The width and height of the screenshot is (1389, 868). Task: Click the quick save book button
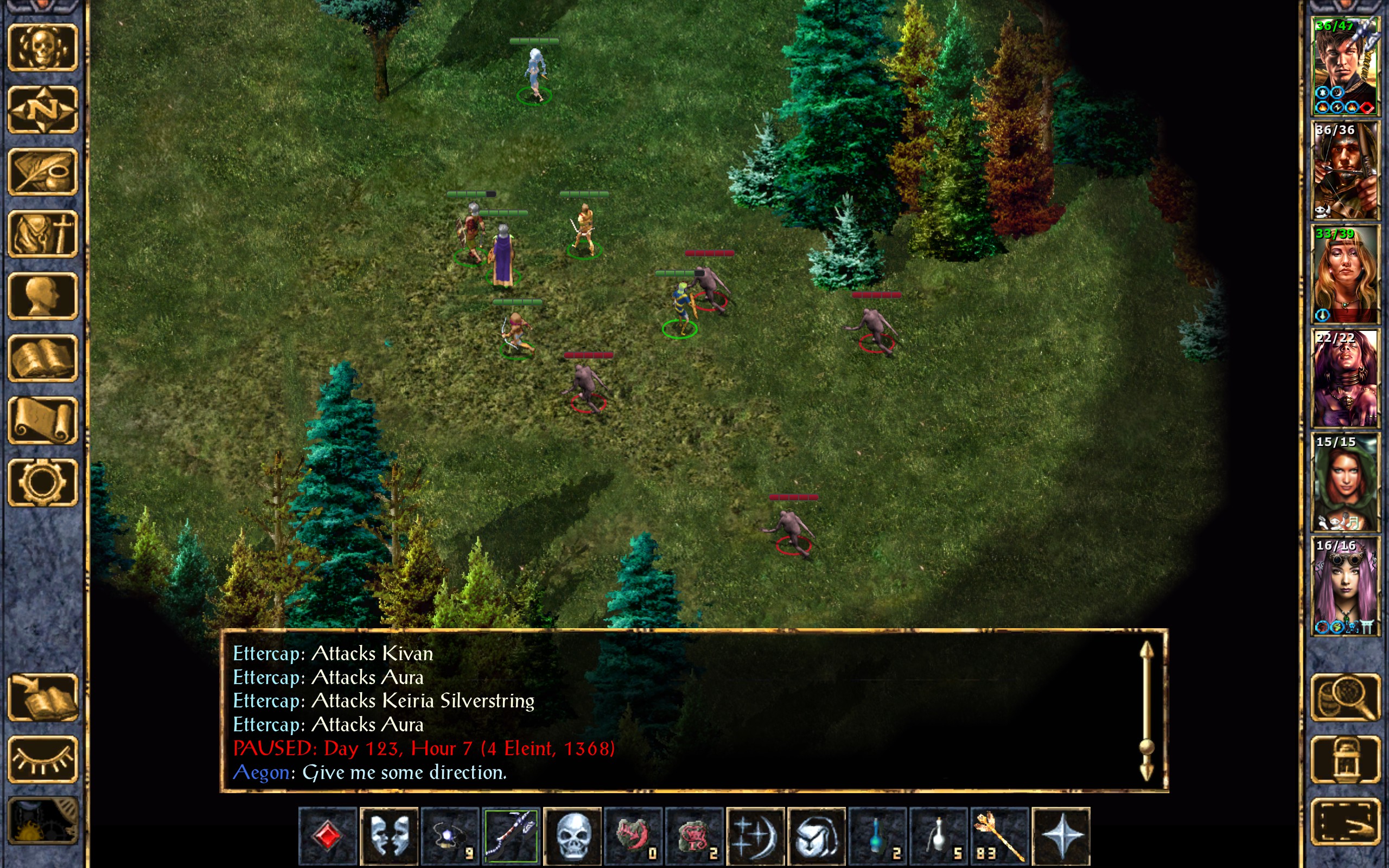[x=42, y=698]
